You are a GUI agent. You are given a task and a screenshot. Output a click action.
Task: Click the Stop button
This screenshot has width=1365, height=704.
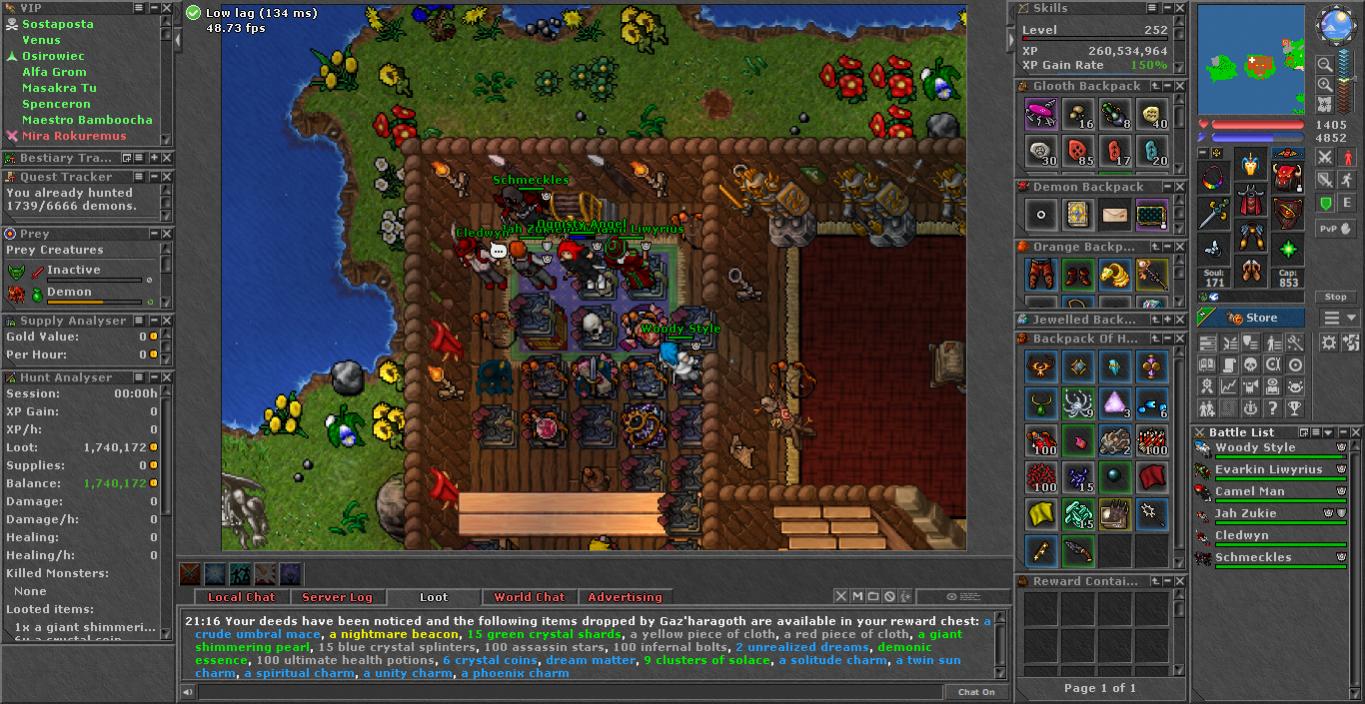(x=1335, y=297)
